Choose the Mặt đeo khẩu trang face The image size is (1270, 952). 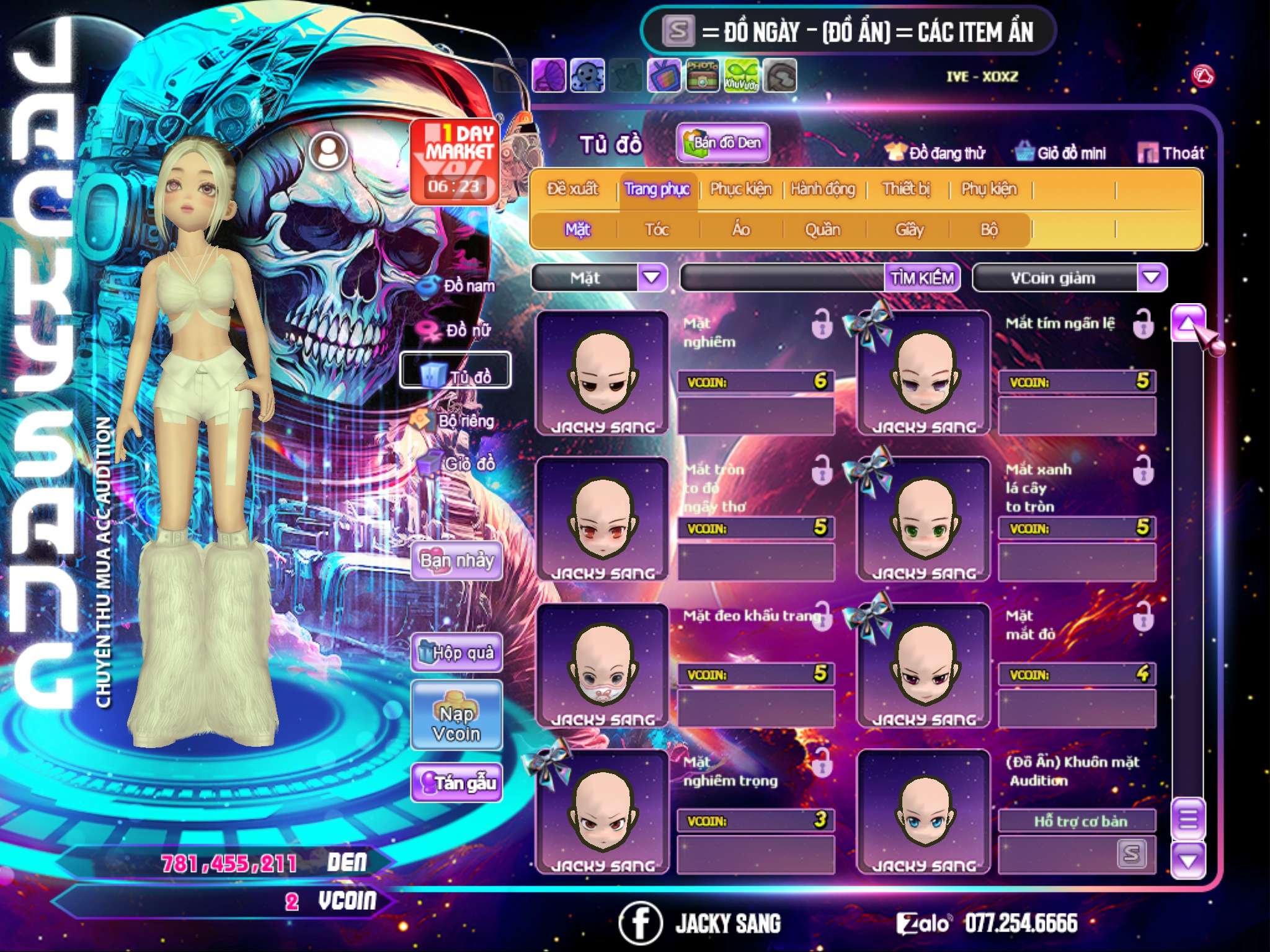coord(602,666)
